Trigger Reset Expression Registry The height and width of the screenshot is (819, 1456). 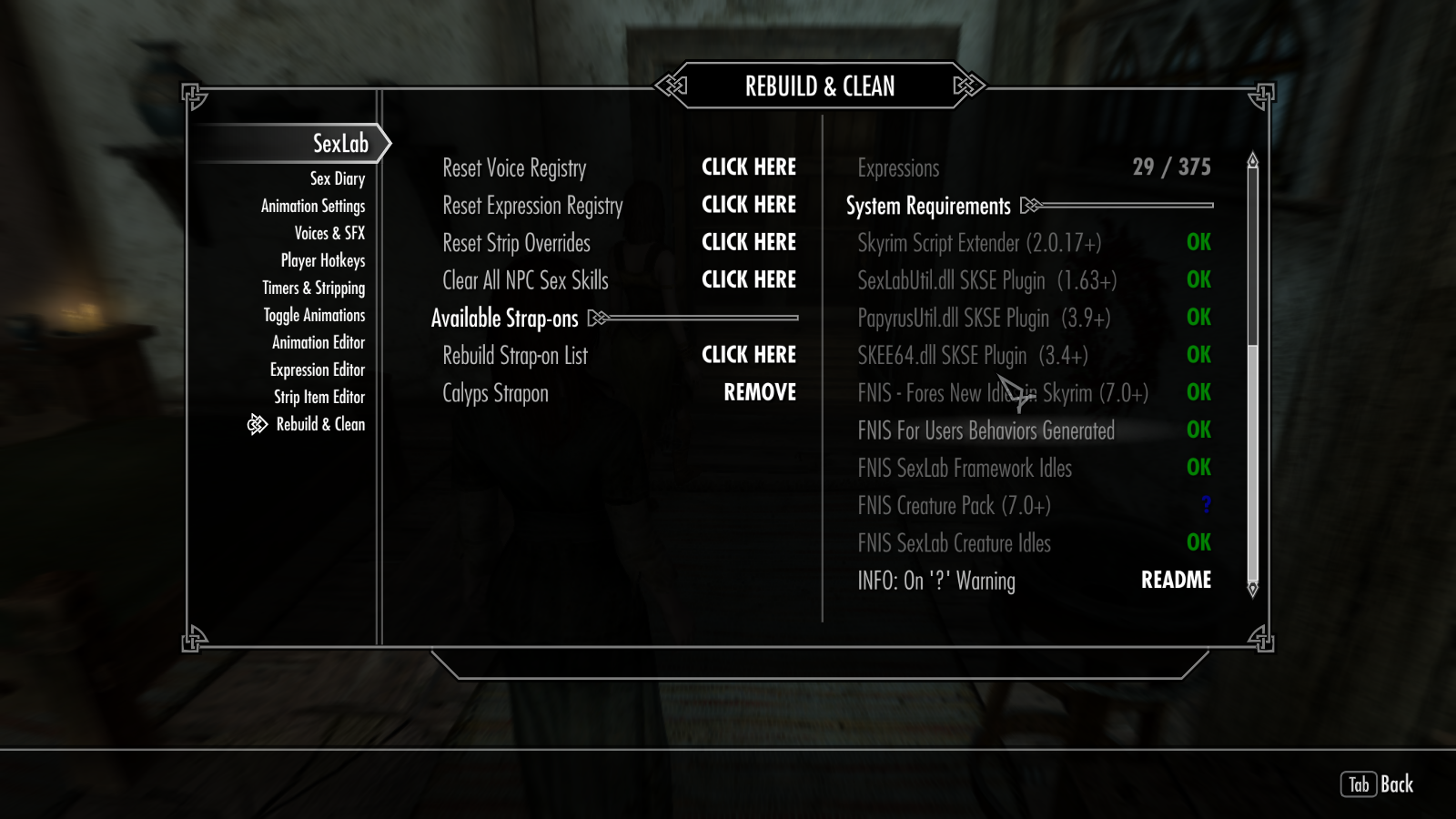click(748, 205)
